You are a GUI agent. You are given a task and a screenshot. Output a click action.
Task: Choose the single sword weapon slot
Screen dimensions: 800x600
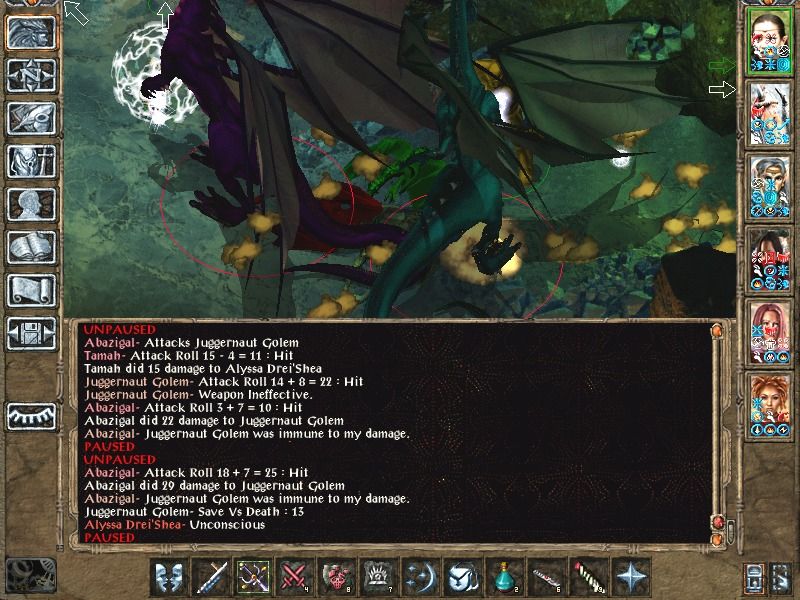pos(211,578)
